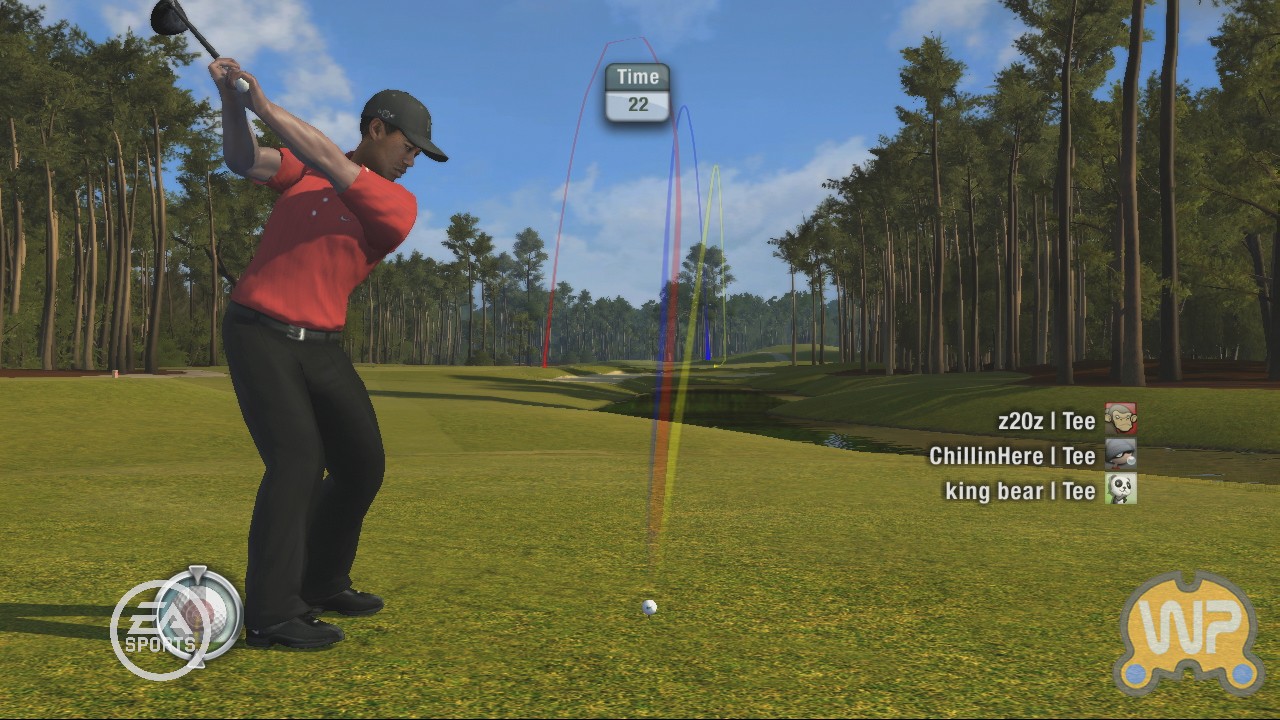Select the z20z player row
This screenshot has width=1280, height=720.
[x=1064, y=421]
